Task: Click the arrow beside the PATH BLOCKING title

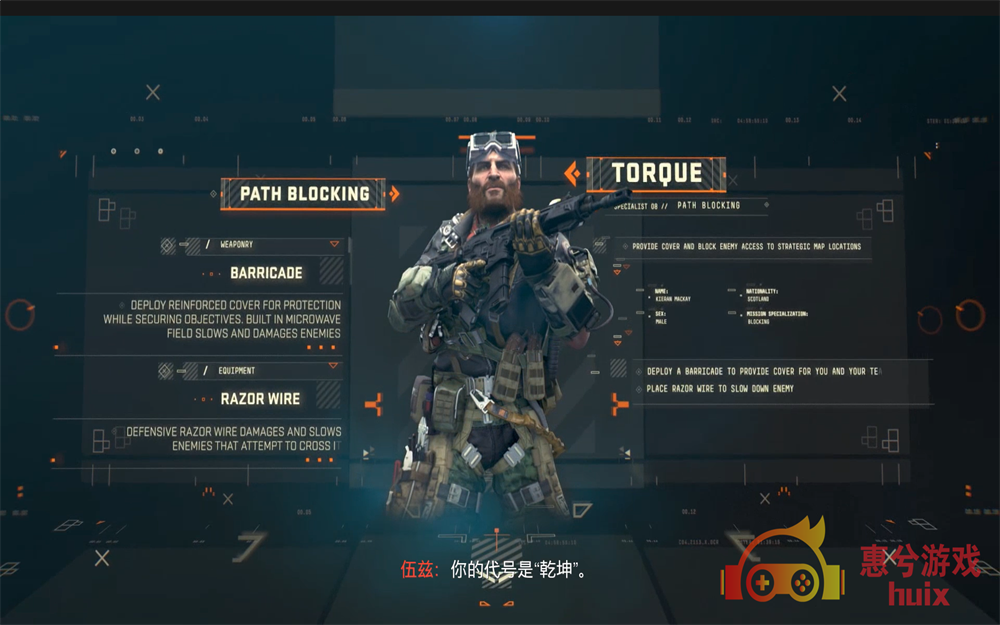Action: click(x=394, y=194)
